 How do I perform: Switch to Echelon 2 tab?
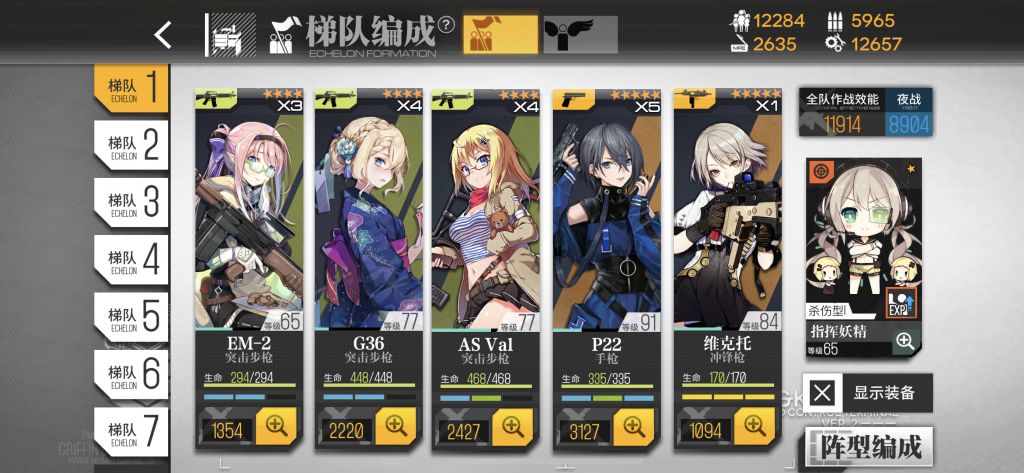tap(131, 146)
